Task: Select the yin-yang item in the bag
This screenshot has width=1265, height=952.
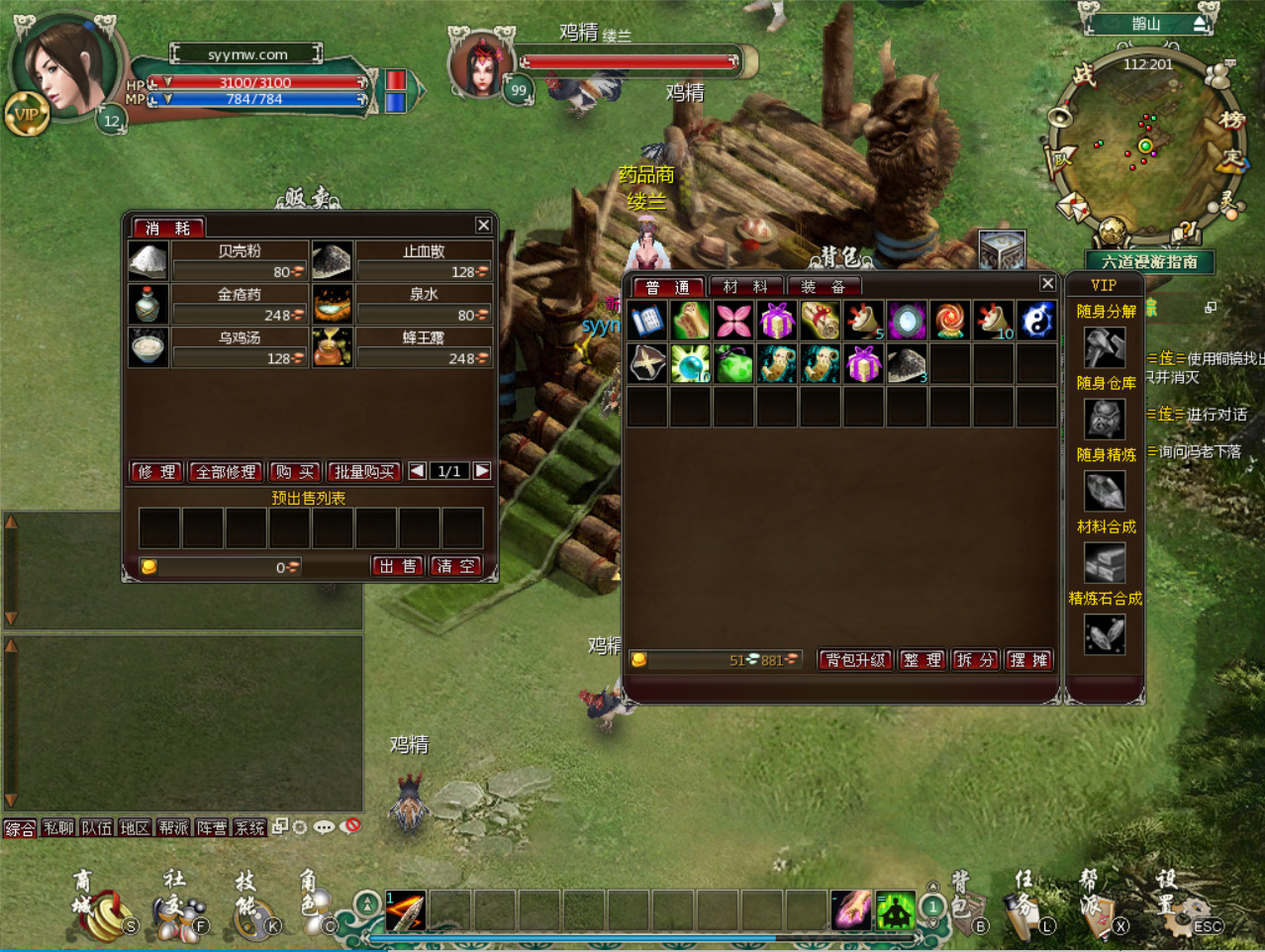Action: click(x=1036, y=321)
